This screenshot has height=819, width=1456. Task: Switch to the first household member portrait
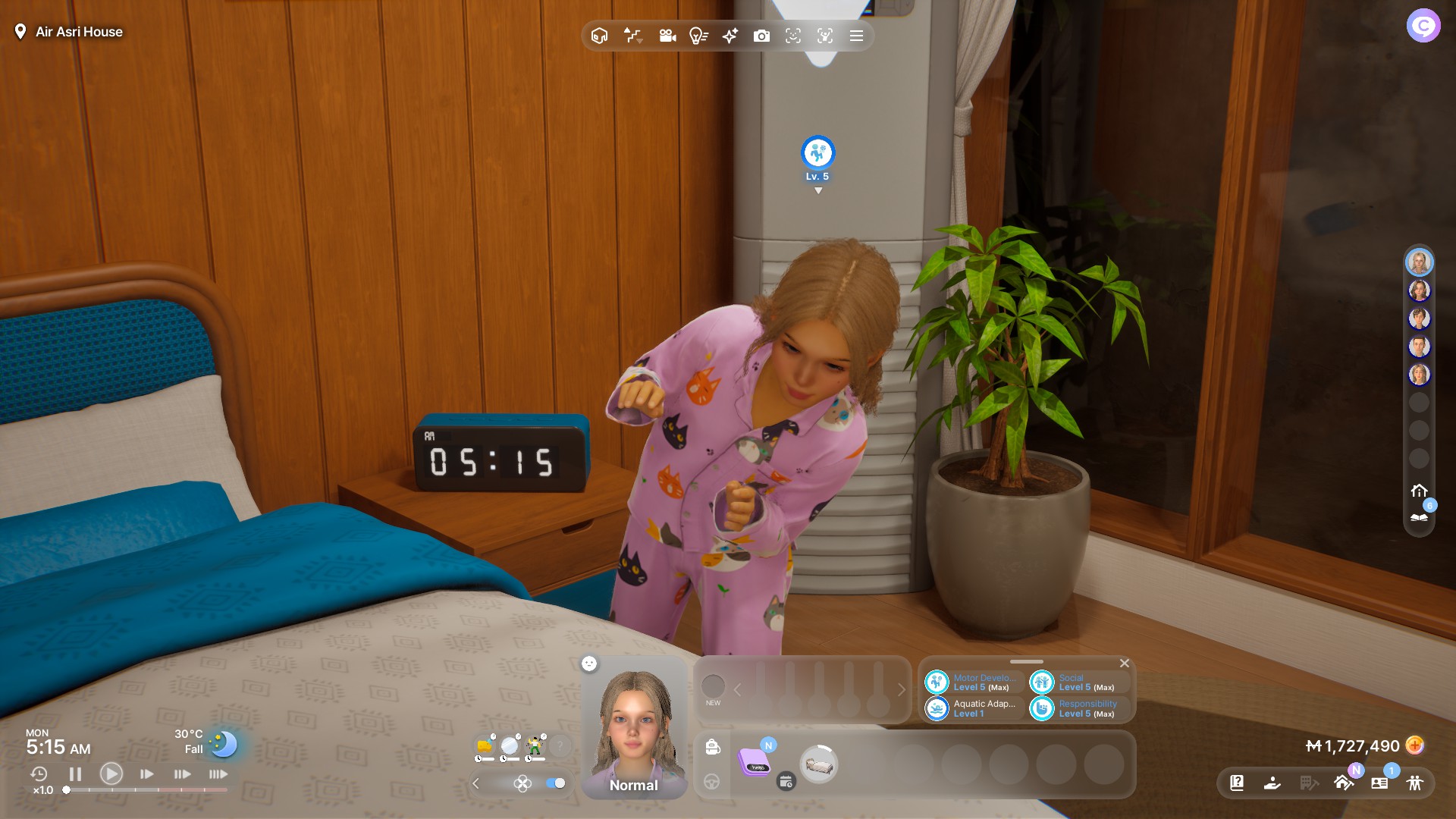click(1419, 262)
